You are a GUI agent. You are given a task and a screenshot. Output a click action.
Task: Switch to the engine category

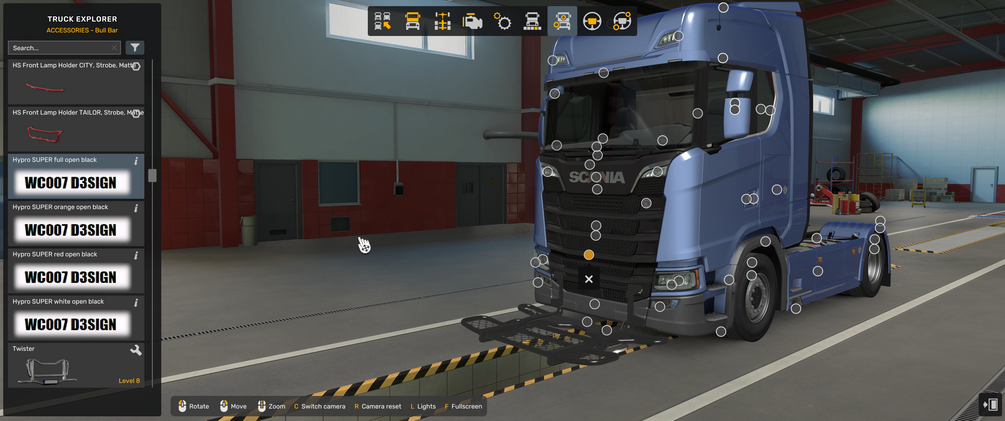click(473, 21)
